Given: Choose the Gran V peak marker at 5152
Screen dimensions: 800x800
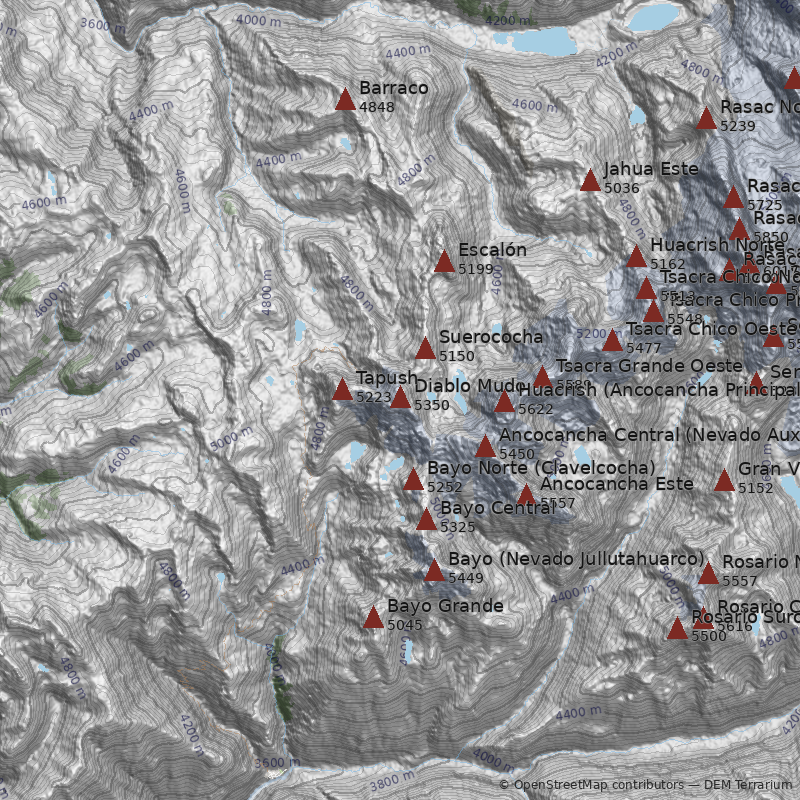Looking at the screenshot, I should [724, 481].
